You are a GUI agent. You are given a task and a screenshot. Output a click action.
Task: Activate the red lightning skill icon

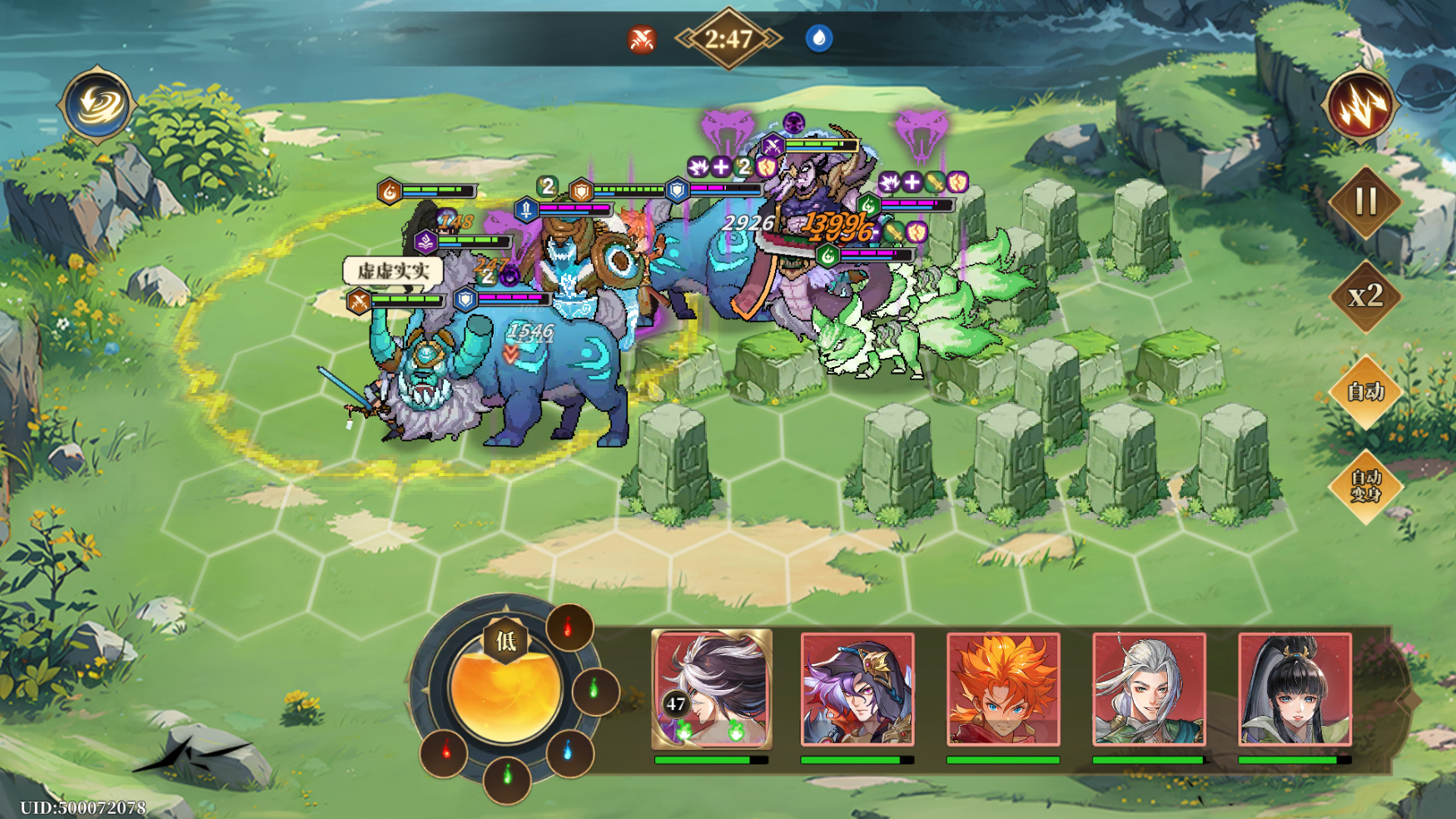coord(1360,106)
